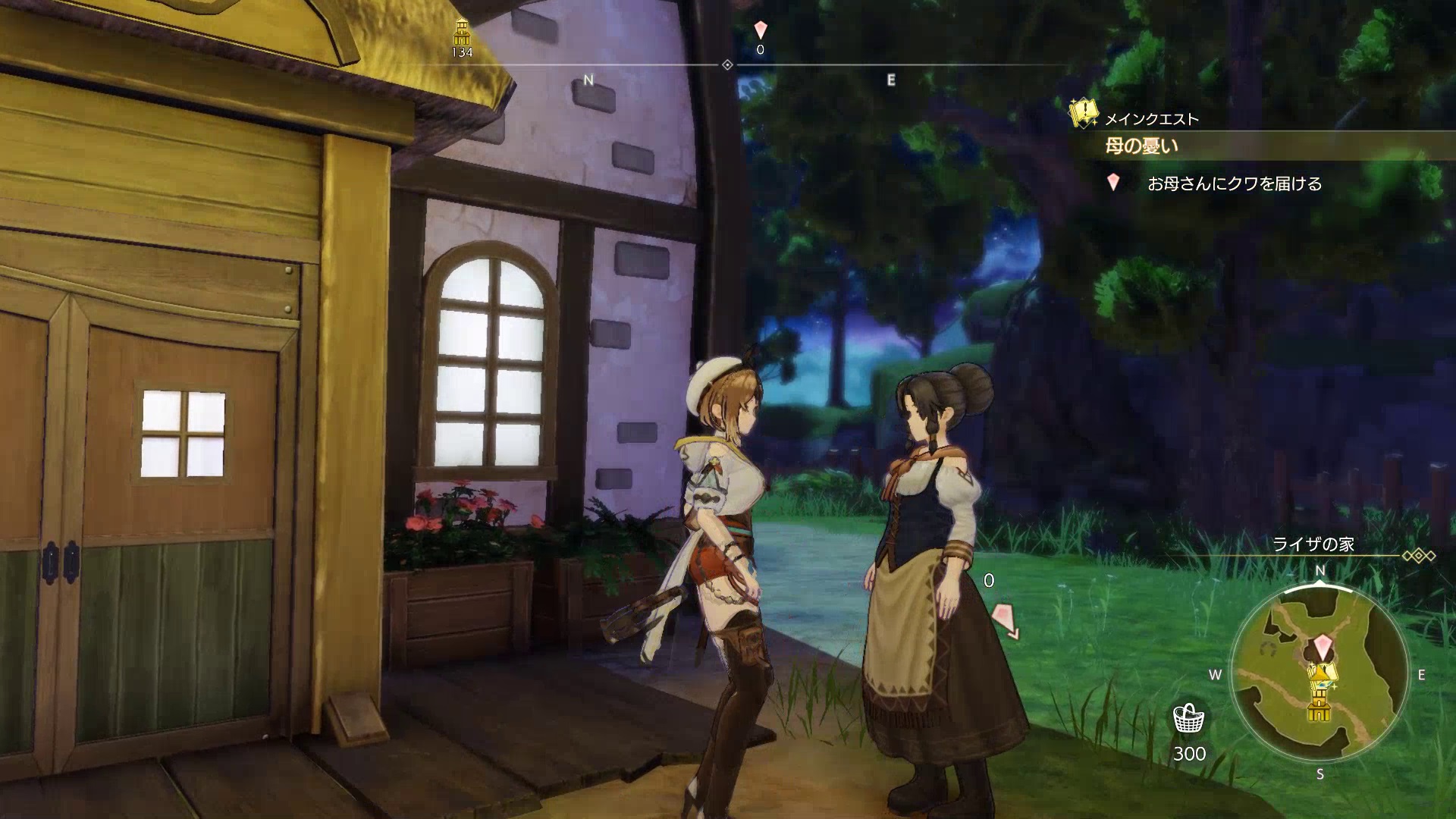Click the basket inventory icon
The width and height of the screenshot is (1456, 819).
coord(1188,717)
